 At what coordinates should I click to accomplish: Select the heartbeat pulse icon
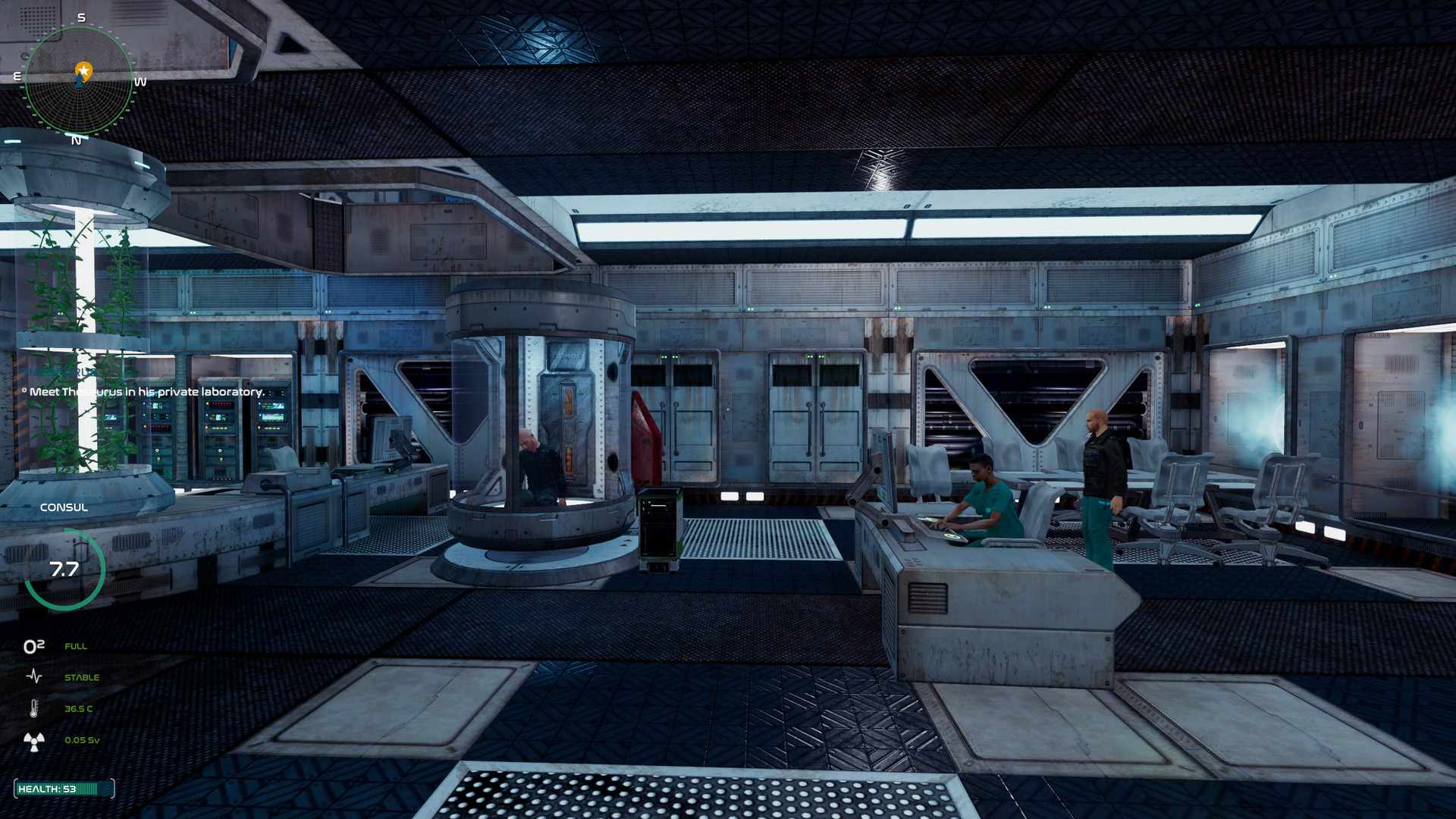34,676
